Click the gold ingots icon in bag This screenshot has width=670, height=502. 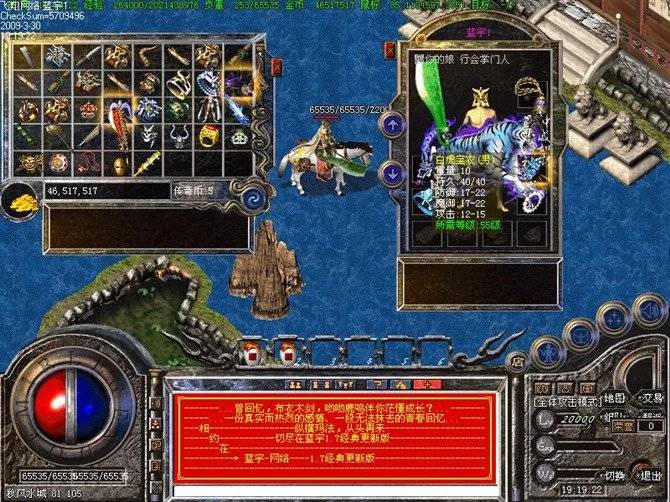click(20, 199)
